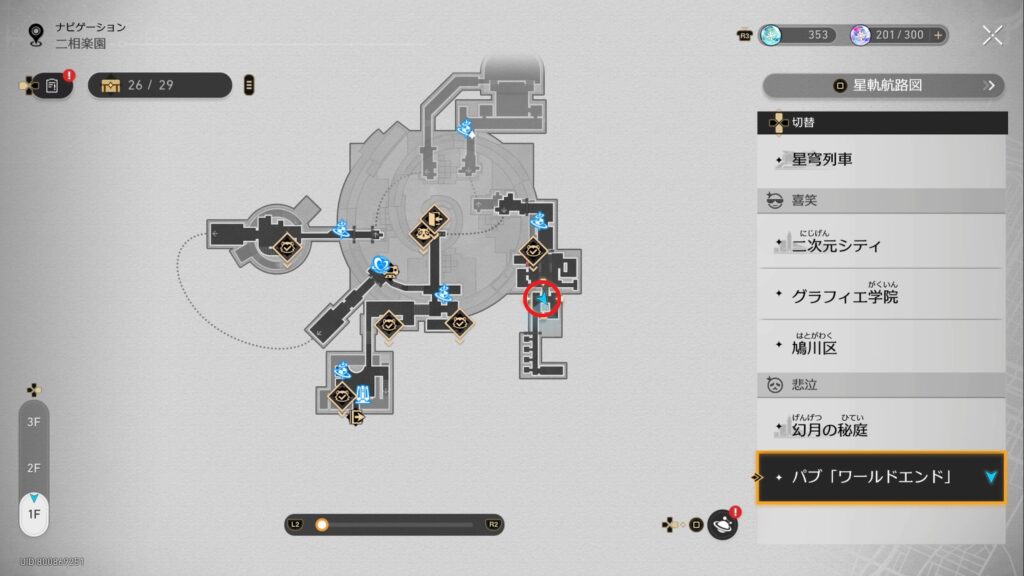This screenshot has width=1024, height=576.
Task: Click the map zoom slider handle
Action: [322, 524]
